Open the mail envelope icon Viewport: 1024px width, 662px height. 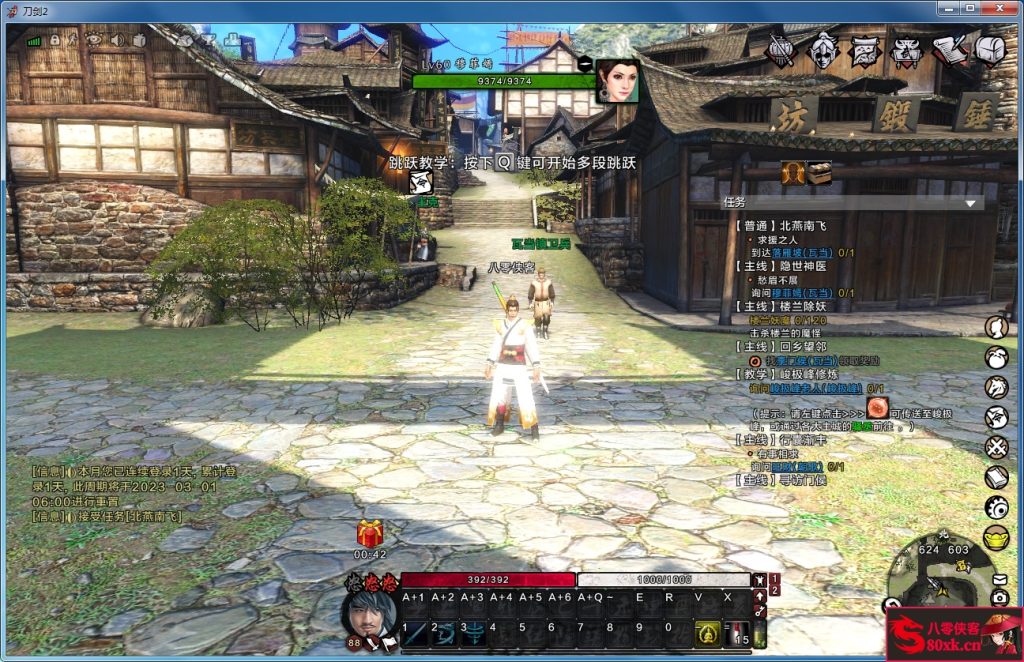pyautogui.click(x=999, y=579)
